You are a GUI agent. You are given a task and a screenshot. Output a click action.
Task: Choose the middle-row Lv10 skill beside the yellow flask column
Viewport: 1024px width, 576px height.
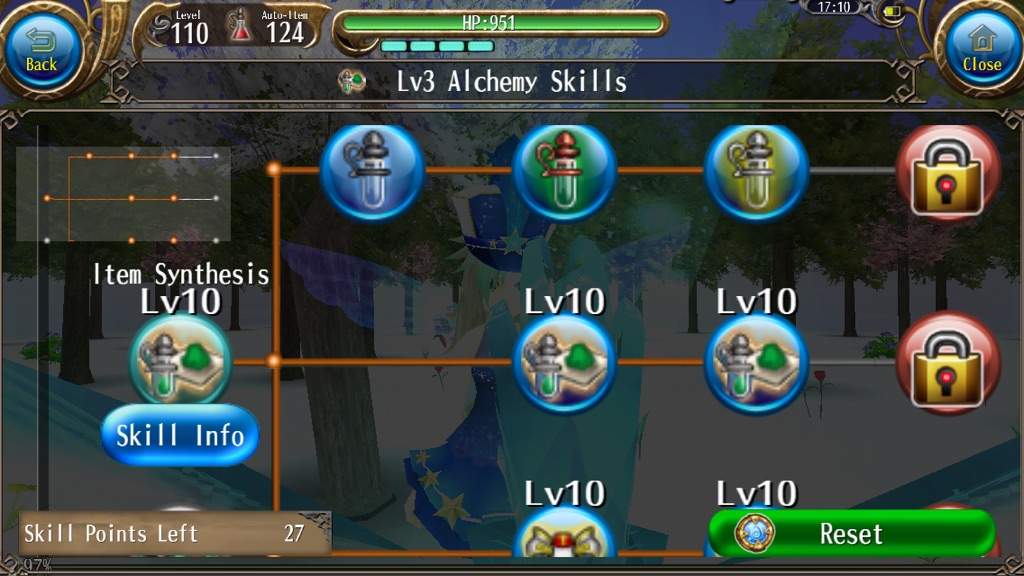click(757, 362)
